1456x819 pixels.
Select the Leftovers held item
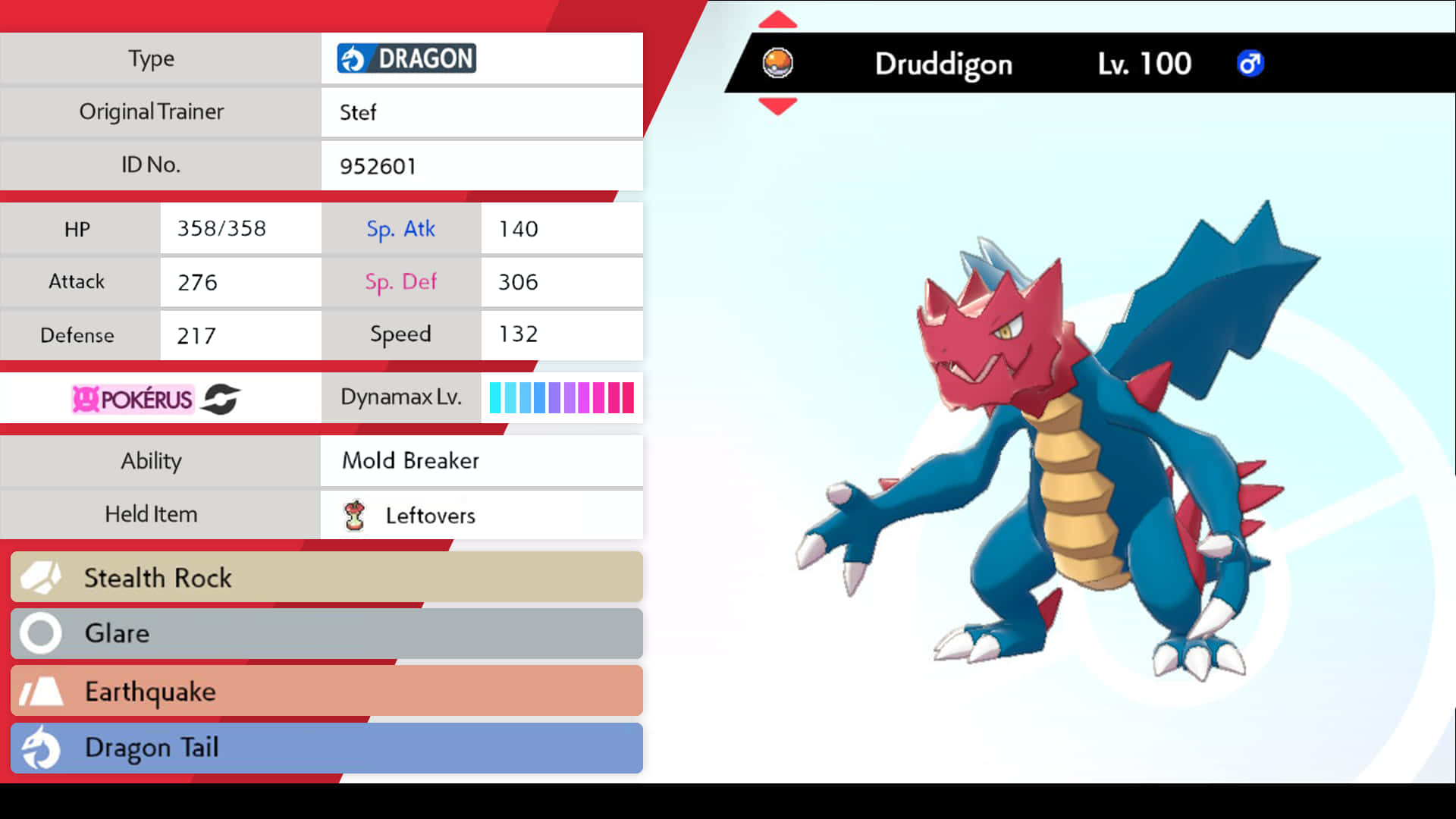coord(430,516)
